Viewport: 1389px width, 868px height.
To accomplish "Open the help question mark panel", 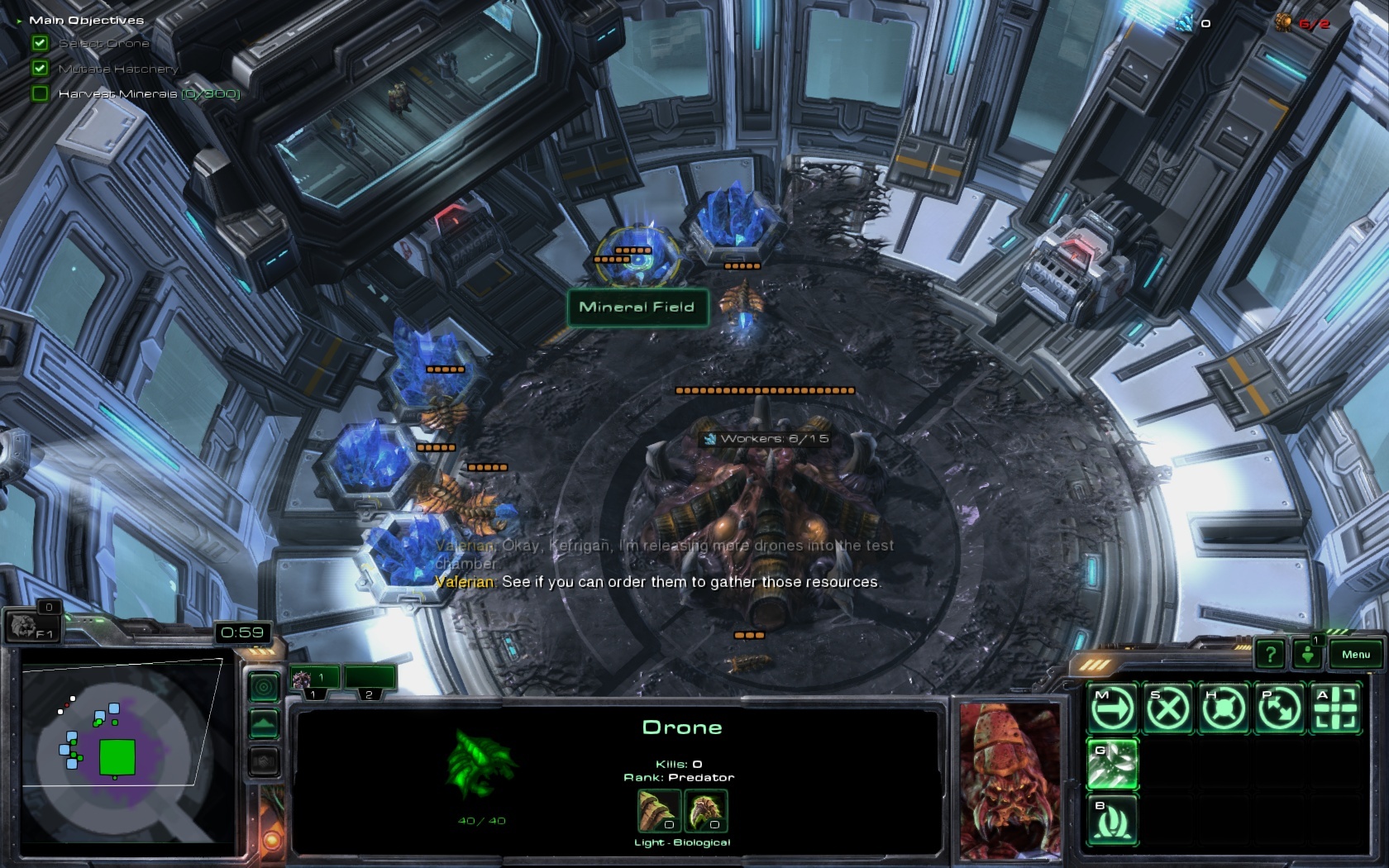I will (1270, 655).
